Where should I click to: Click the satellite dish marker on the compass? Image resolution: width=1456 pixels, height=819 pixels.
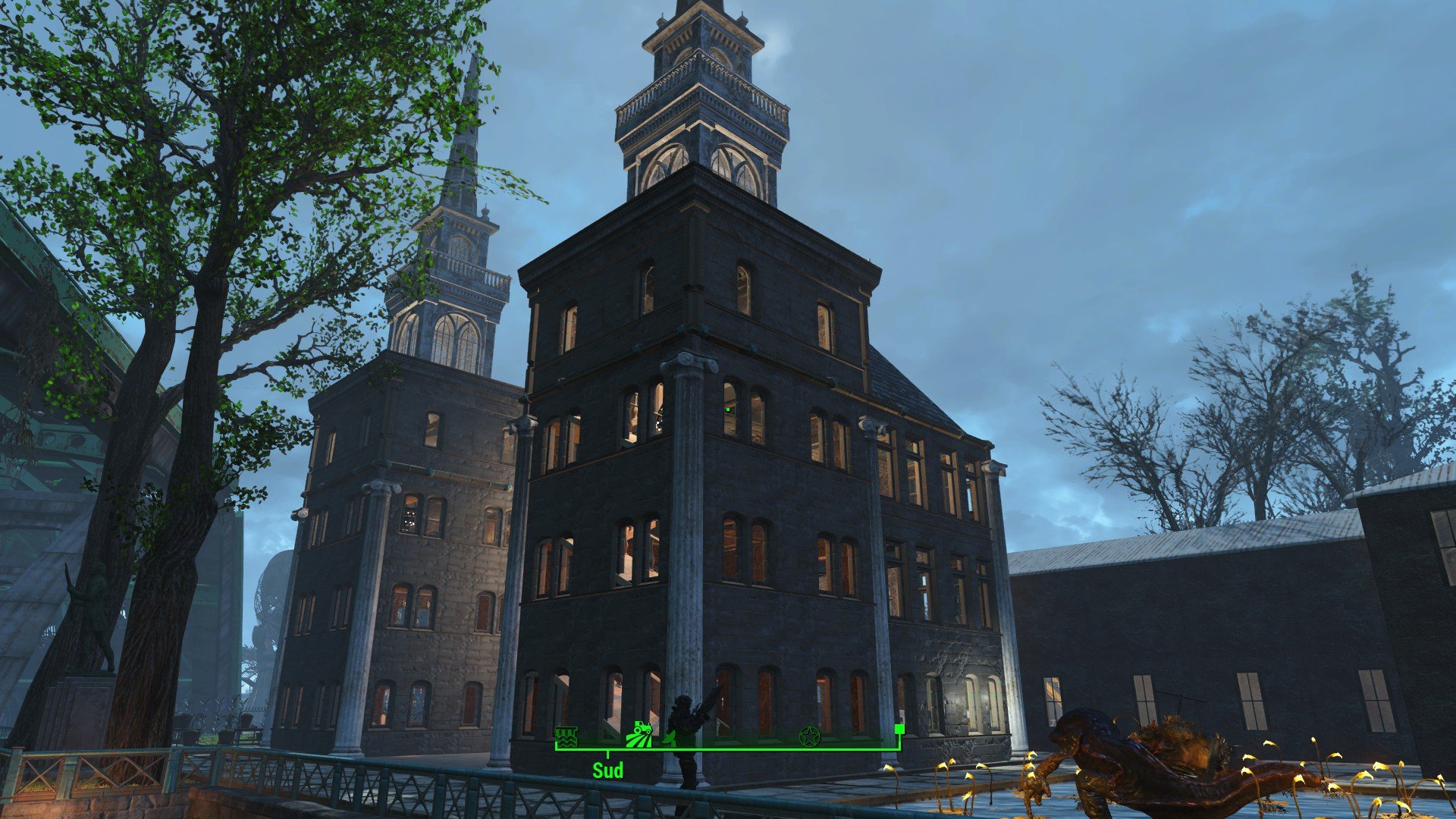[670, 736]
